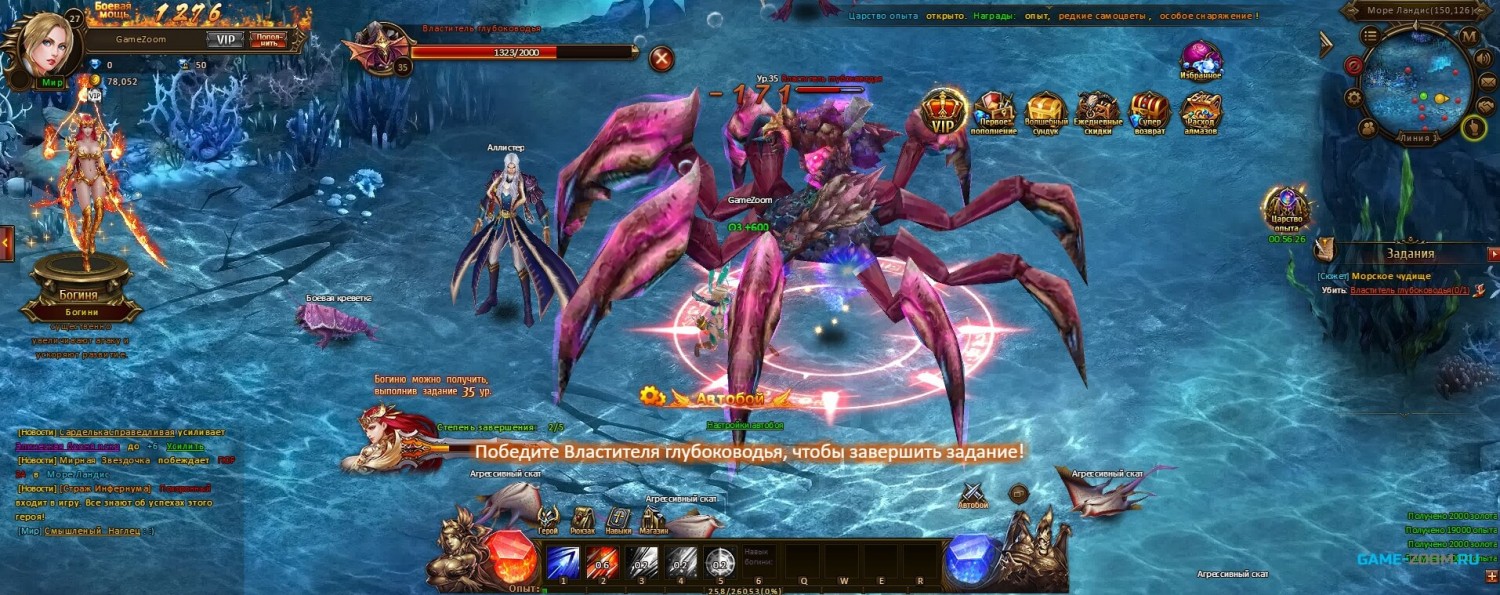Close the boss target frame
Screen dimensions: 1500x595
(x=661, y=59)
